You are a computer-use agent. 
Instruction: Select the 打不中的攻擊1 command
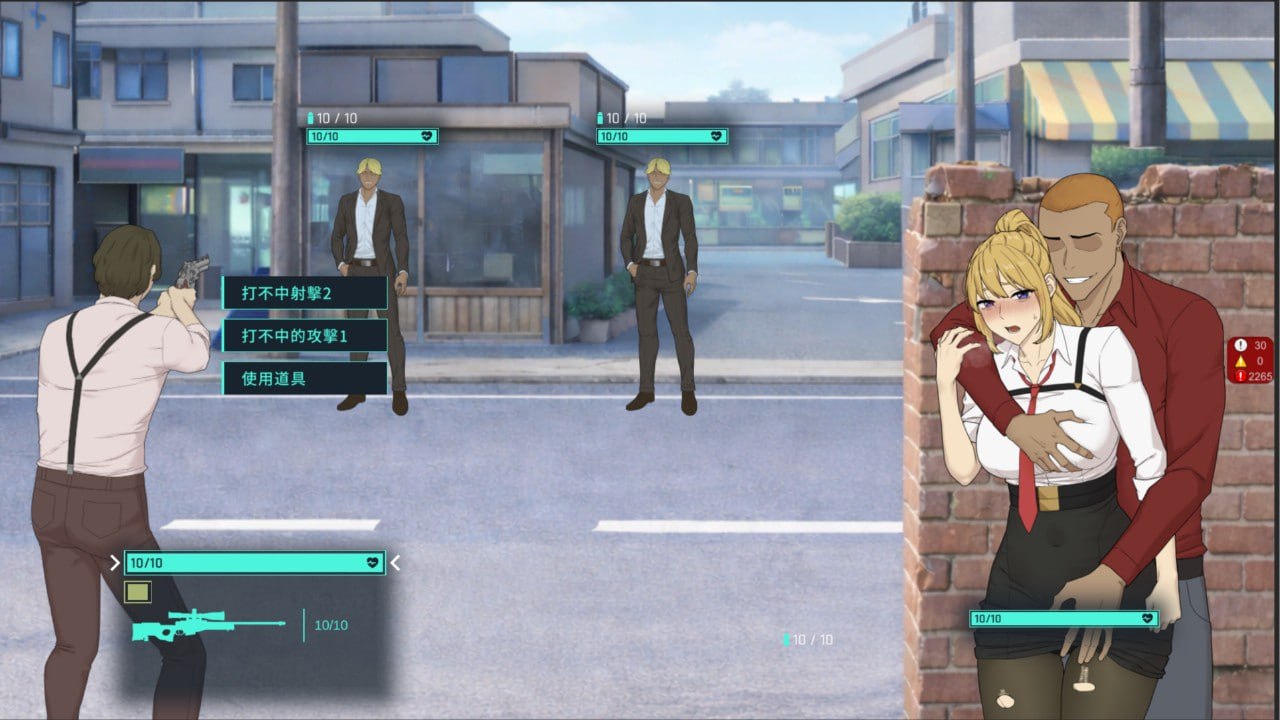click(304, 336)
